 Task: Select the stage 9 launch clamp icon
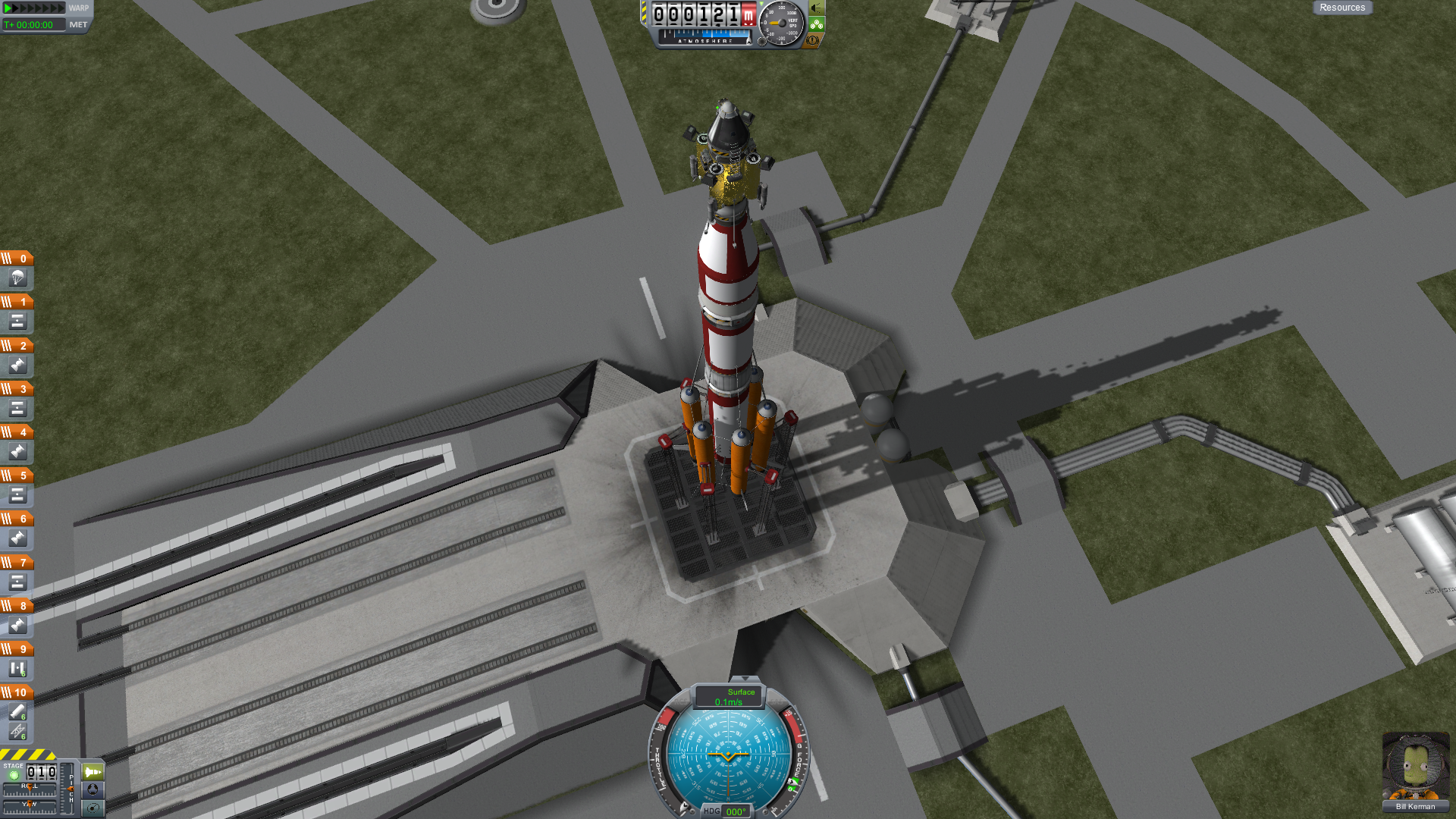[17, 669]
